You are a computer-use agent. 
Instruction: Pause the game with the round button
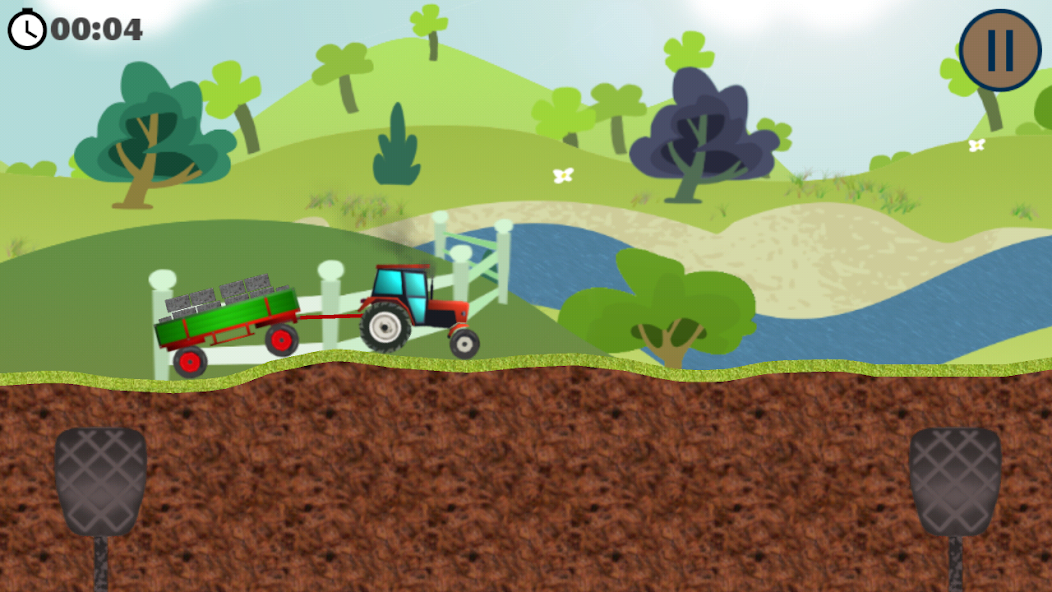click(1001, 50)
